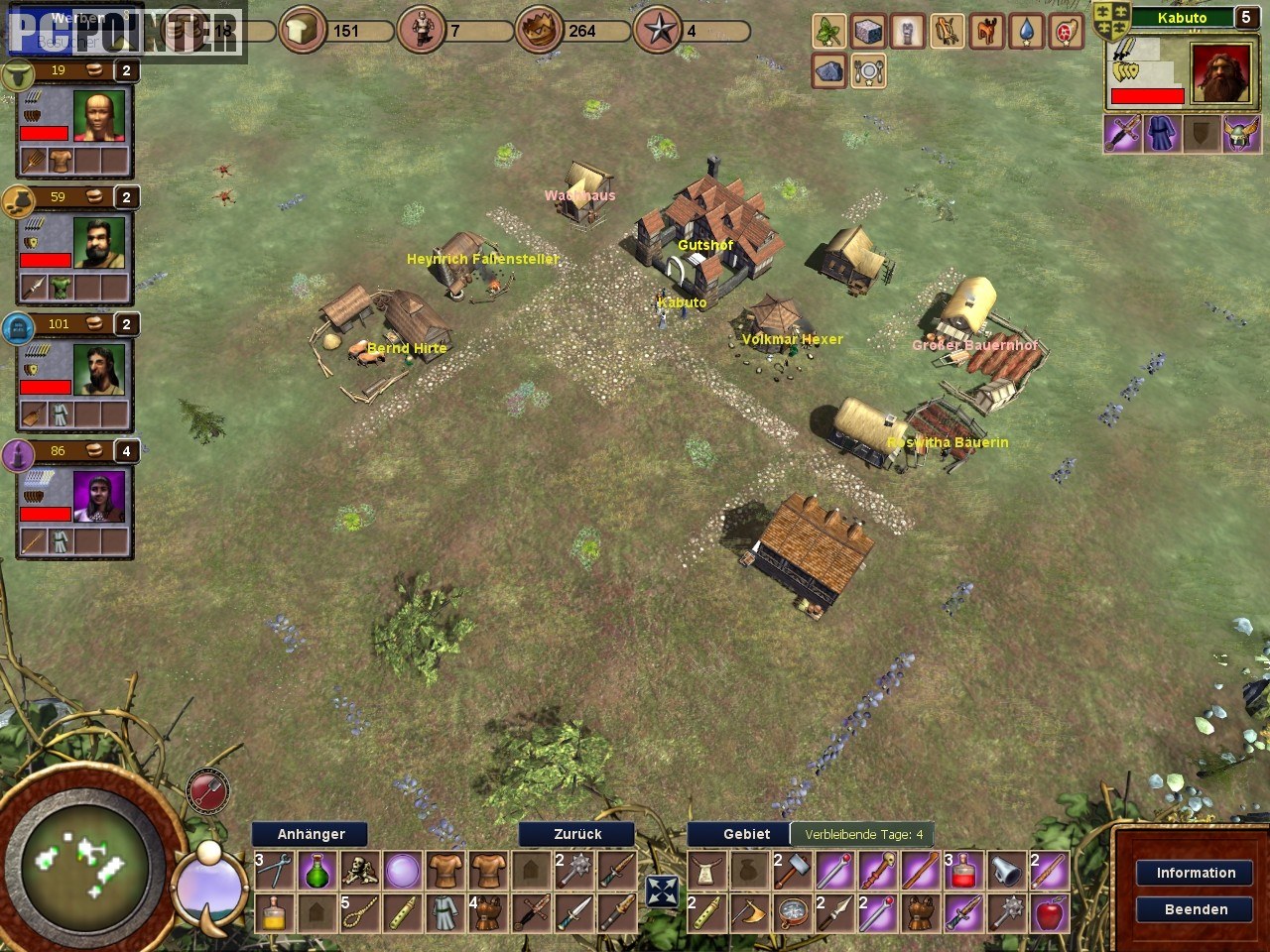Choose the plate and cutlery icon
Viewport: 1270px width, 952px height.
pos(868,71)
